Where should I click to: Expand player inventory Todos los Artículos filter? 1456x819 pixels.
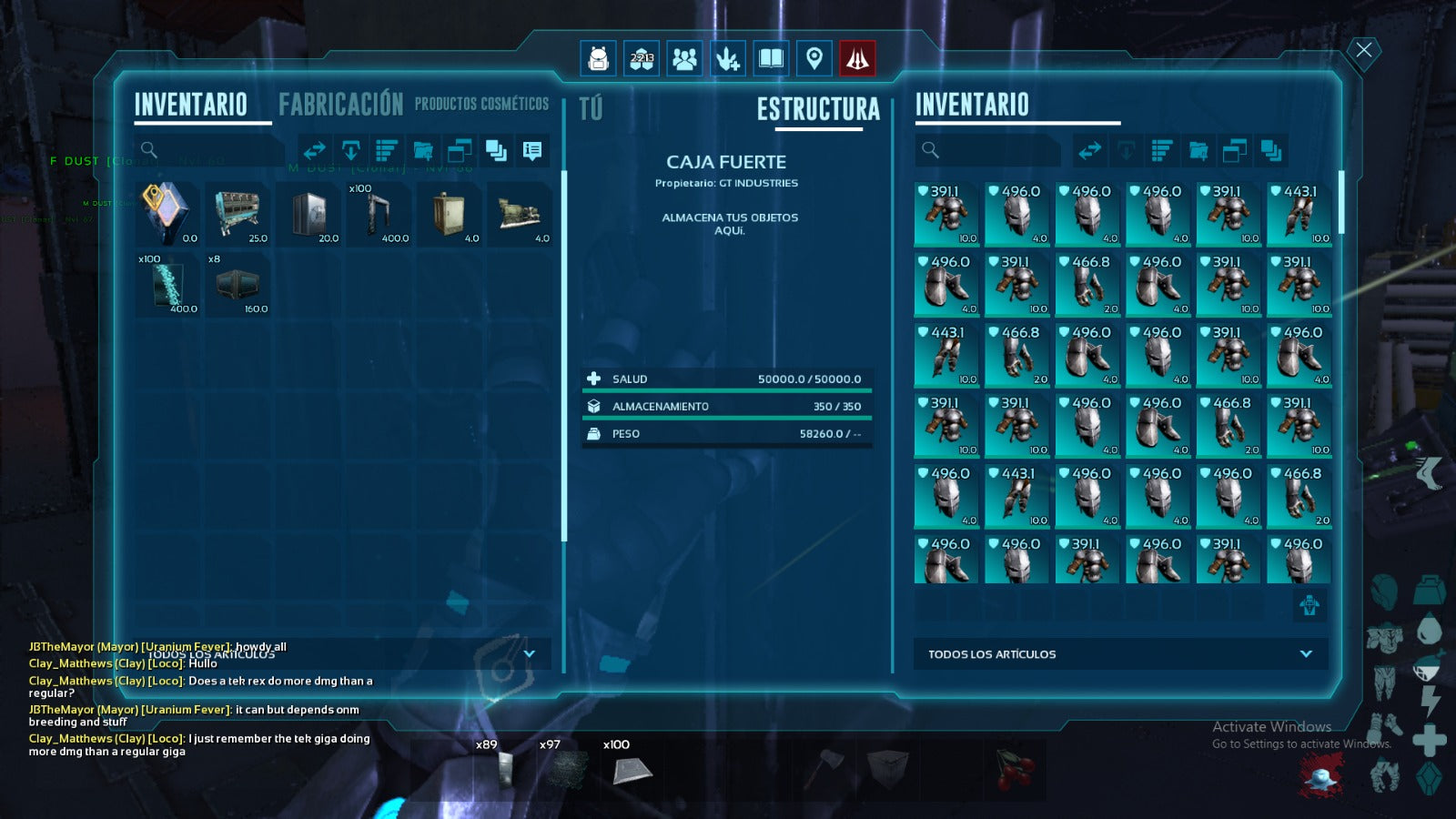(x=529, y=653)
